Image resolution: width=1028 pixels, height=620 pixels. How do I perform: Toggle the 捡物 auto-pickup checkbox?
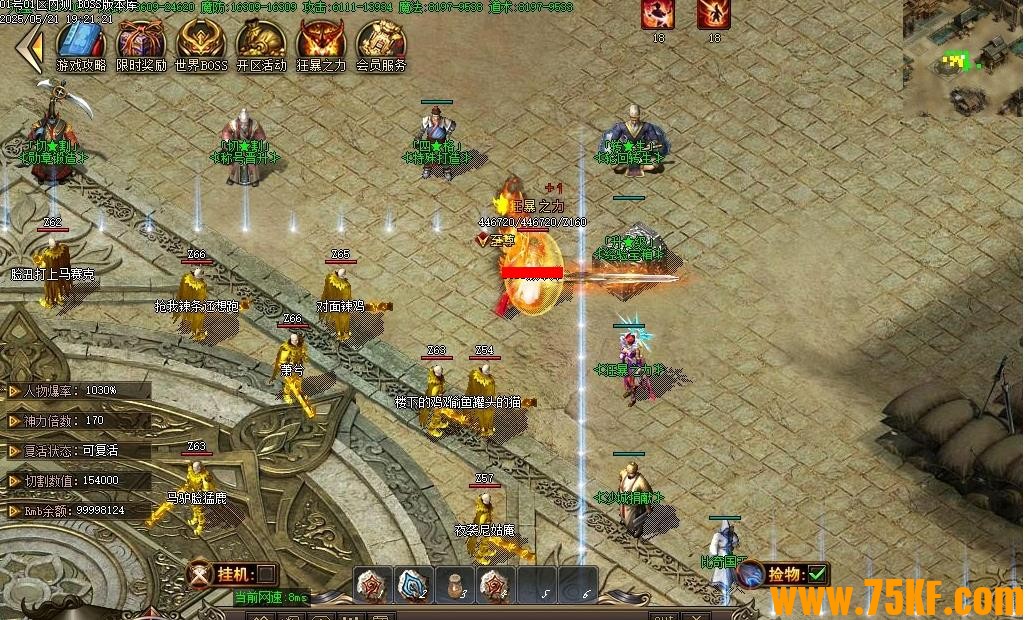817,574
